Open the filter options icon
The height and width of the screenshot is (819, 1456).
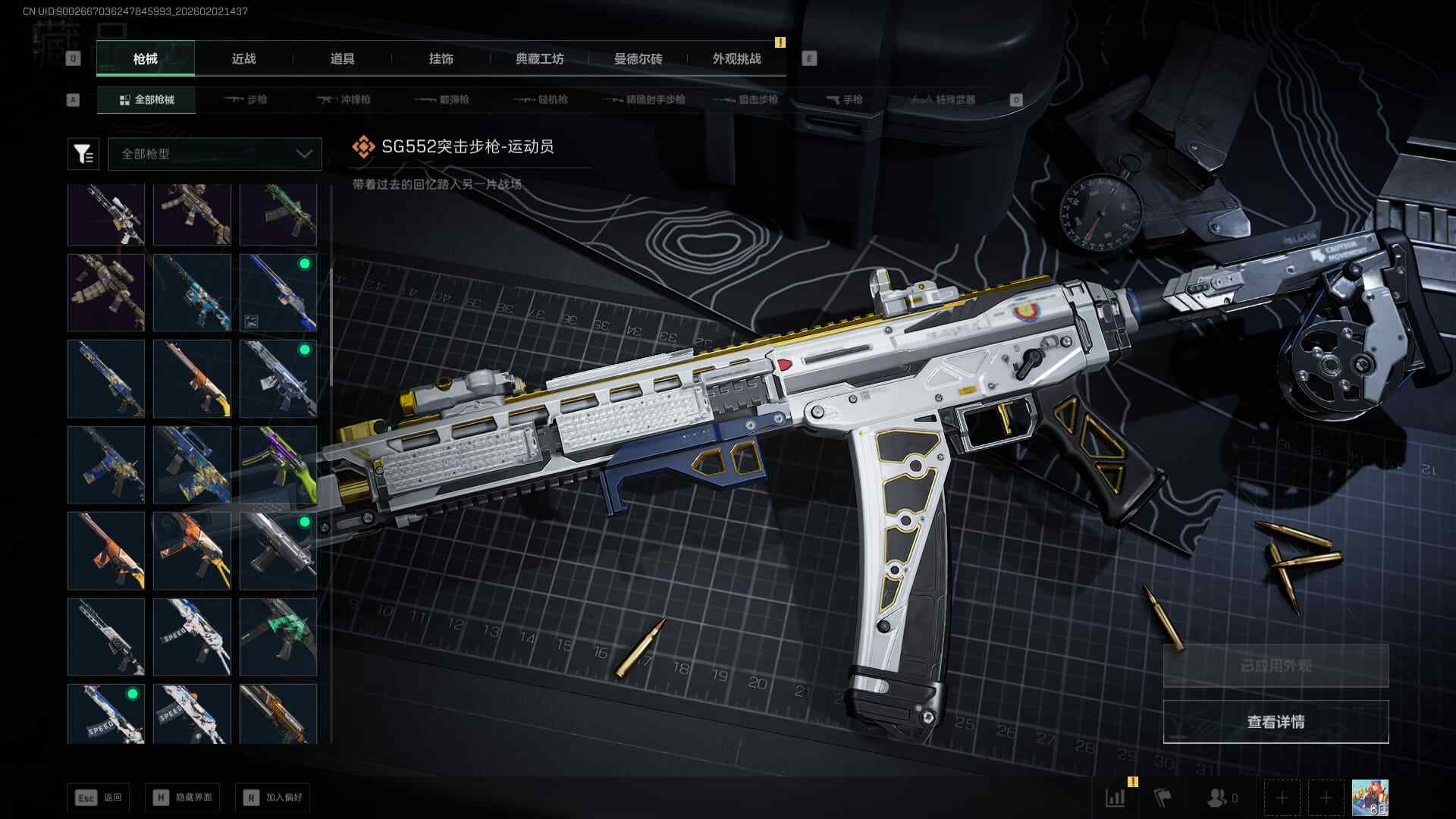83,154
